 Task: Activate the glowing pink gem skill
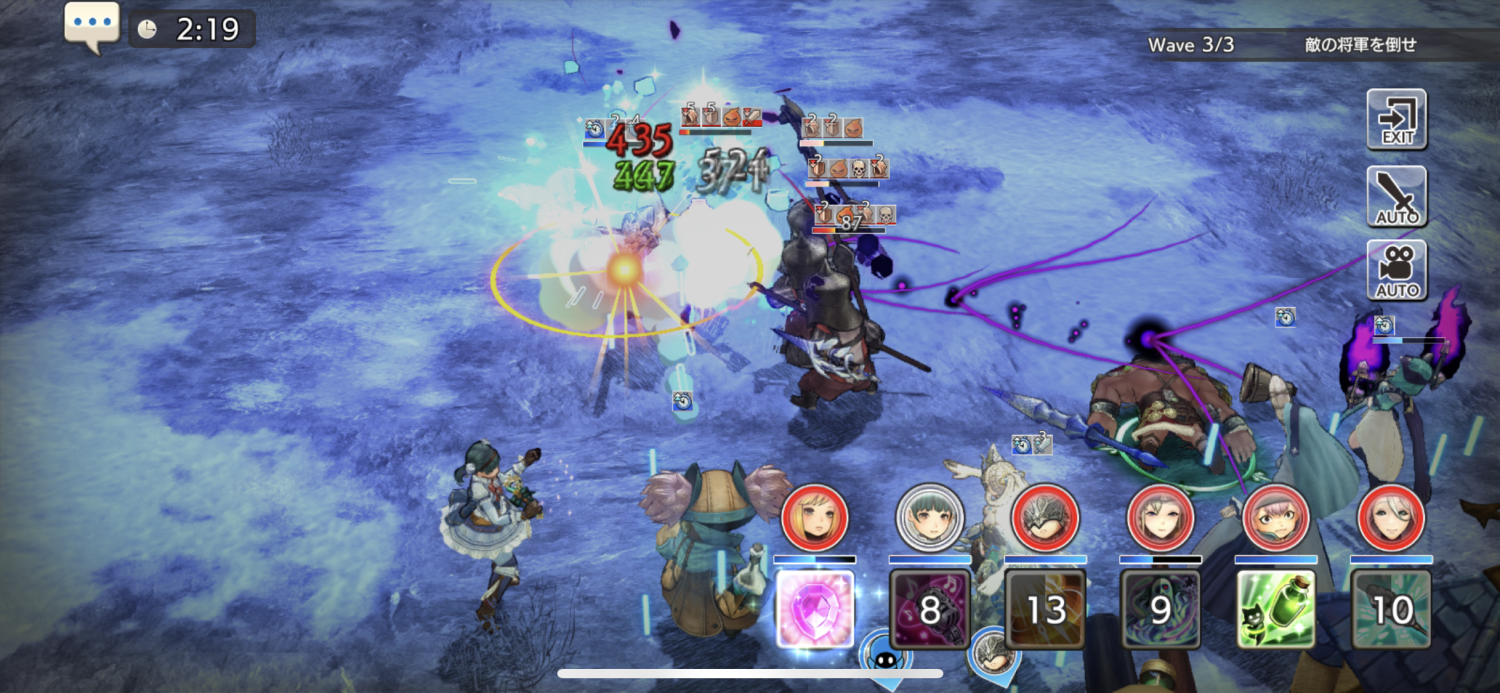815,609
